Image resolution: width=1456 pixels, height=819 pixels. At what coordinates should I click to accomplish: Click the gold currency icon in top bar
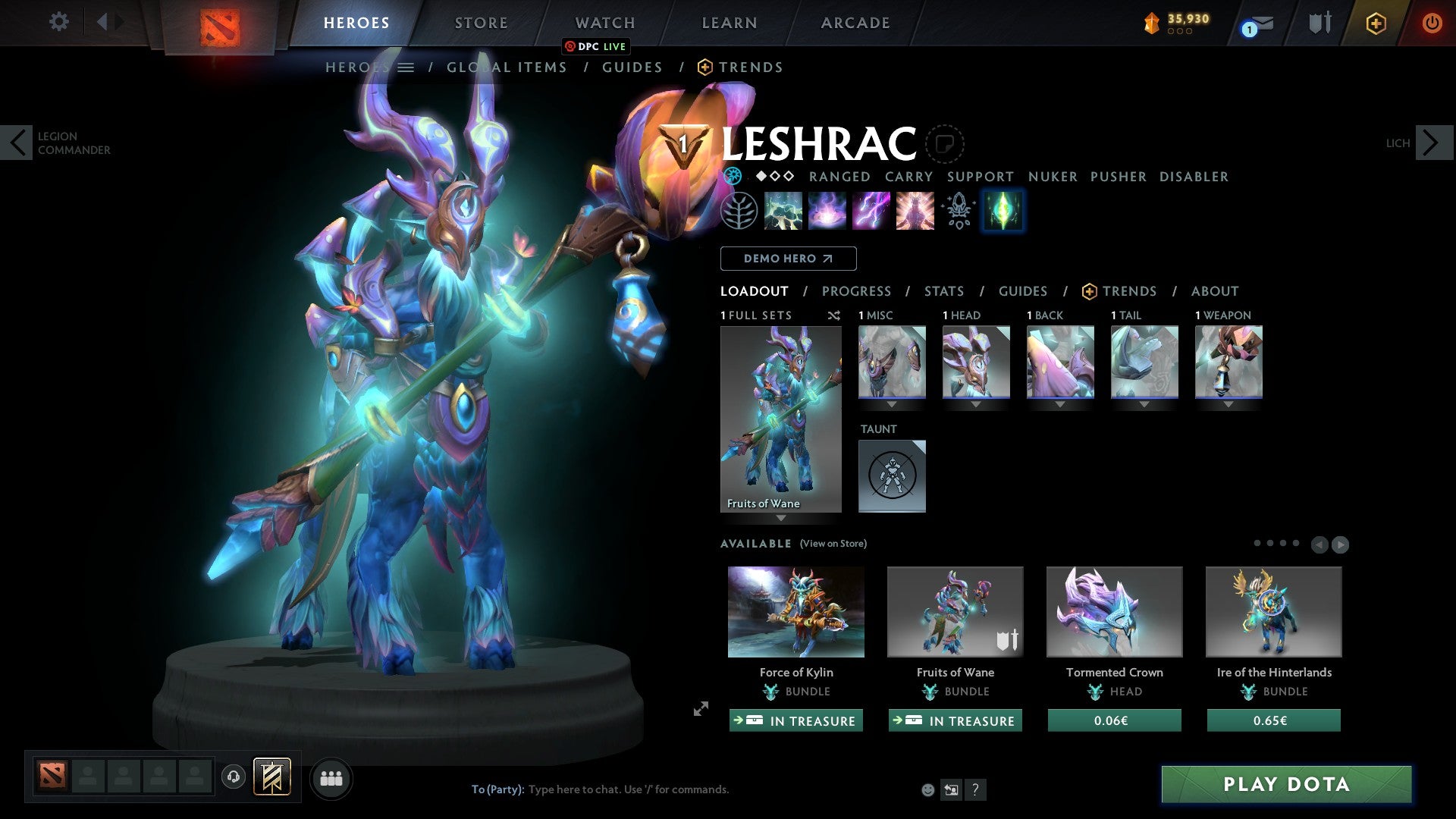1150,22
